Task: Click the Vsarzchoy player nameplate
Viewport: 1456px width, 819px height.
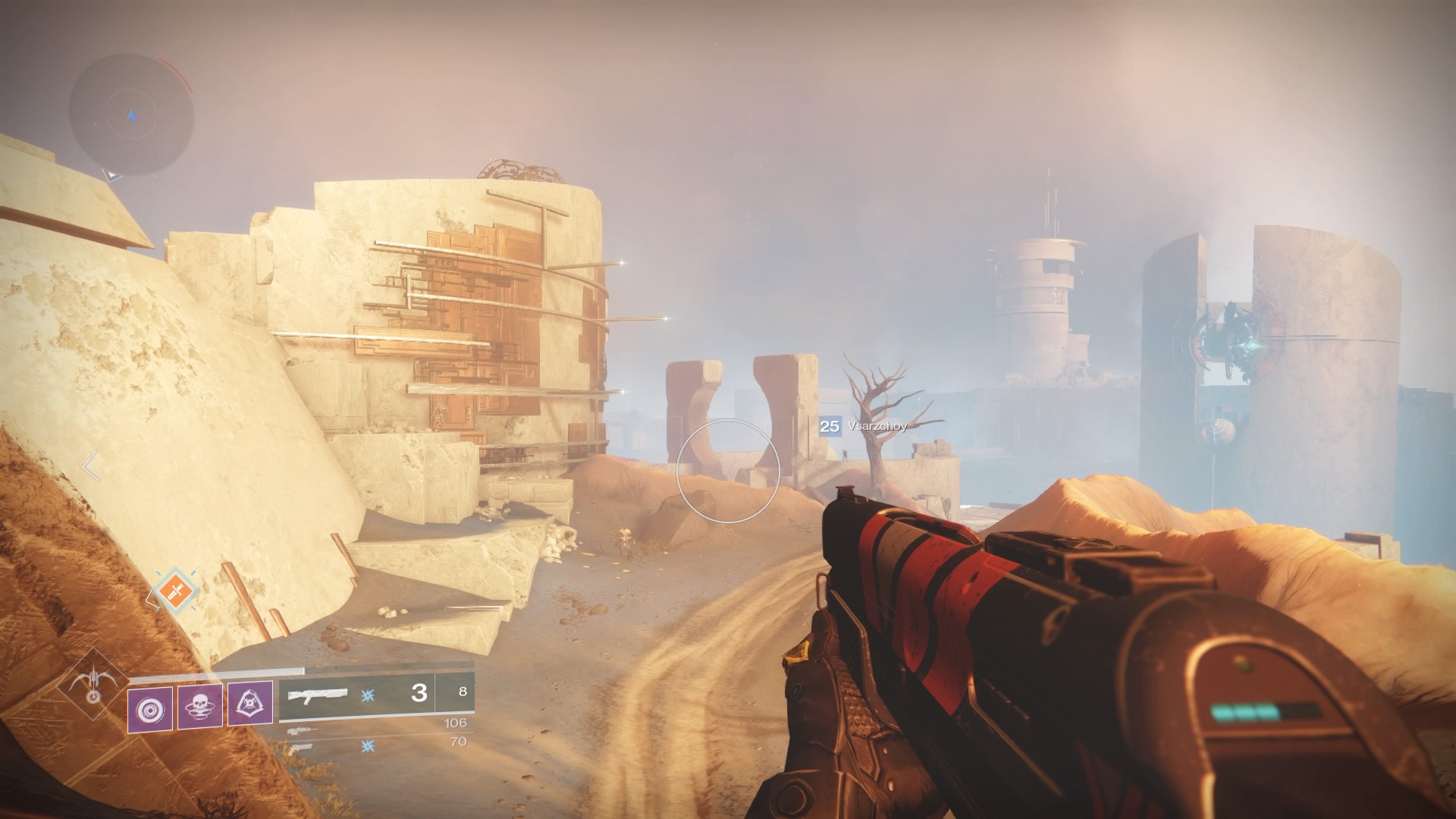Action: 864,426
